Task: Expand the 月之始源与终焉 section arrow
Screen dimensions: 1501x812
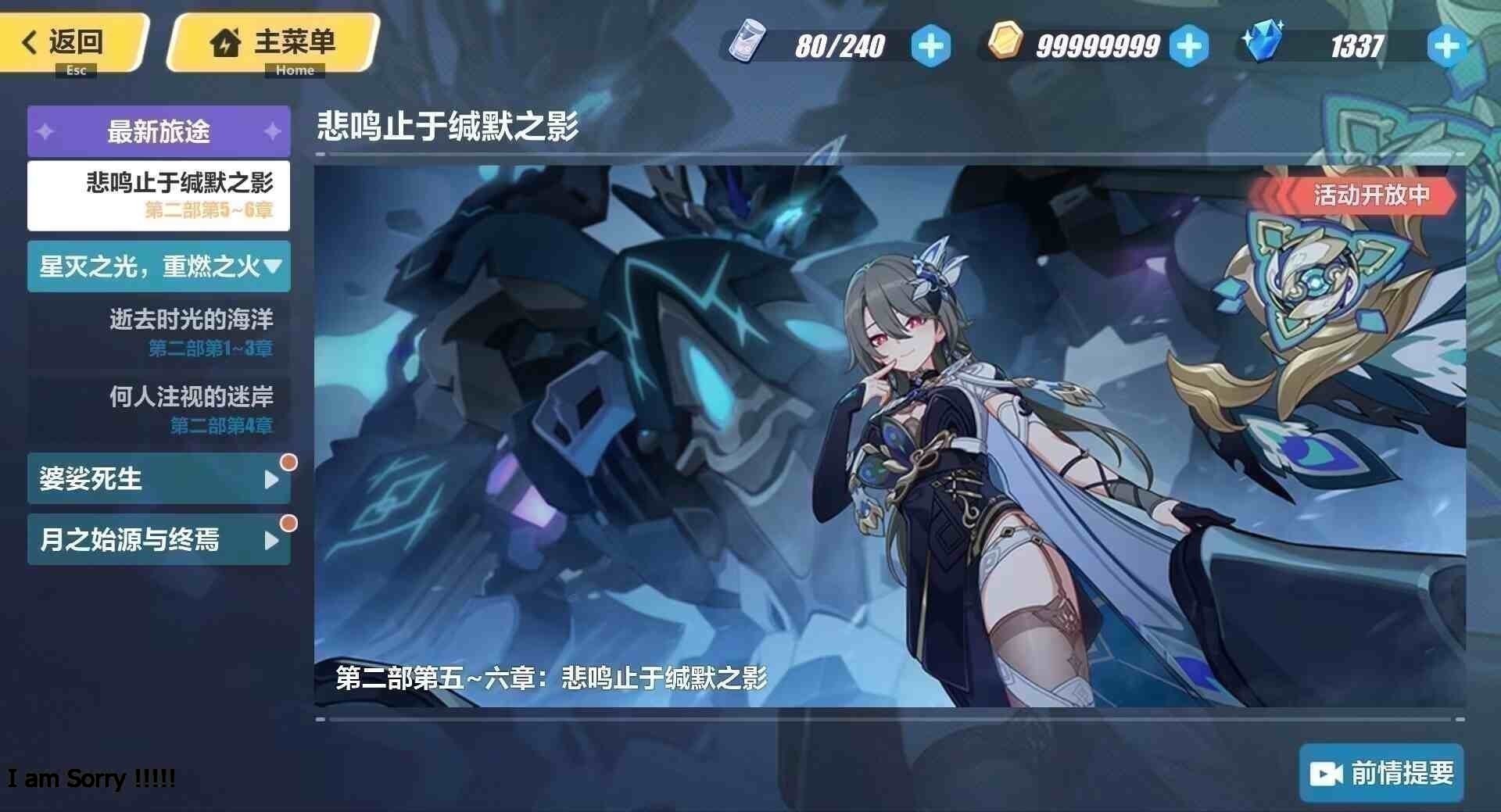Action: (271, 540)
